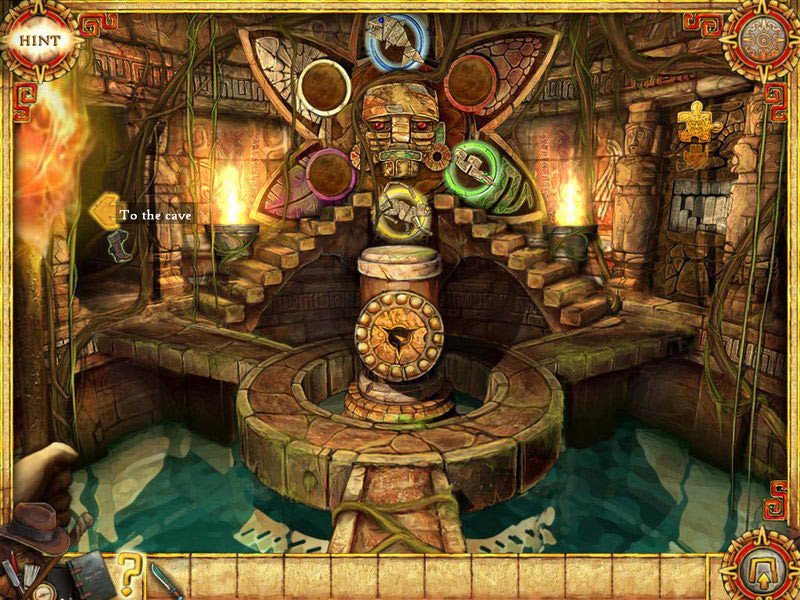Viewport: 800px width, 600px height.
Task: Open the yellow question mark help
Action: coord(130,575)
